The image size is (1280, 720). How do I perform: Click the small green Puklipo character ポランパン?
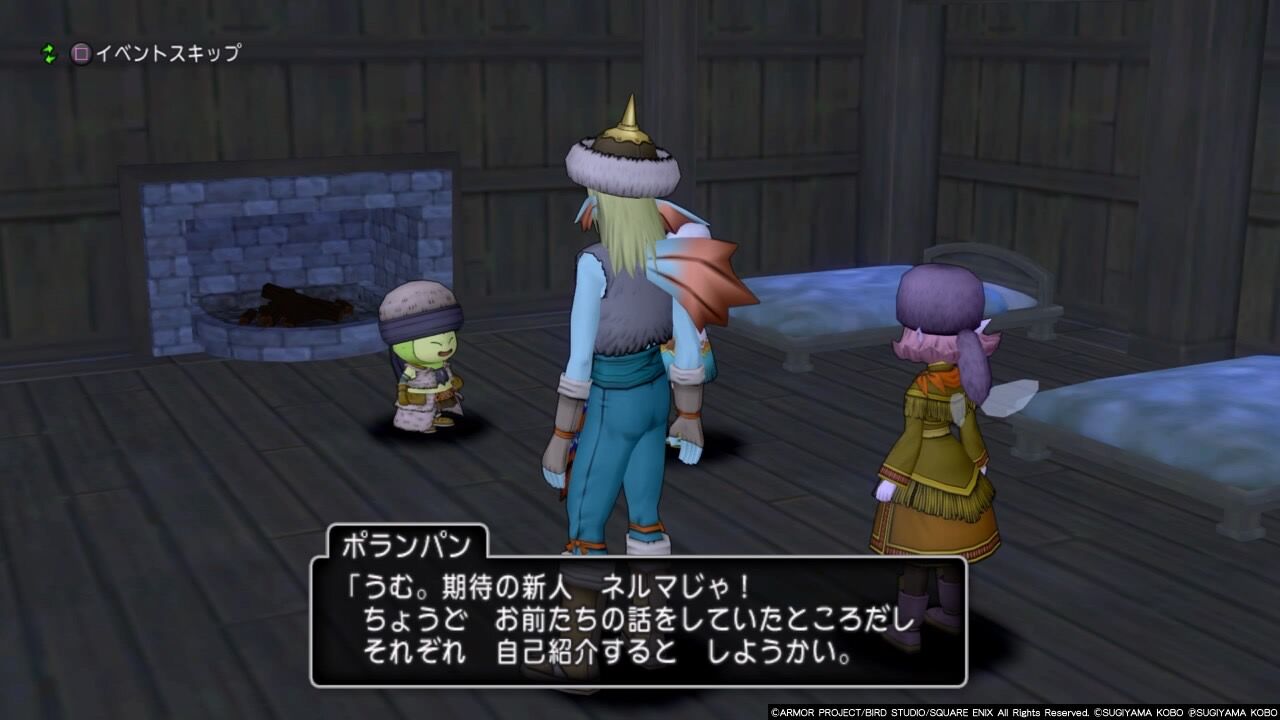425,360
